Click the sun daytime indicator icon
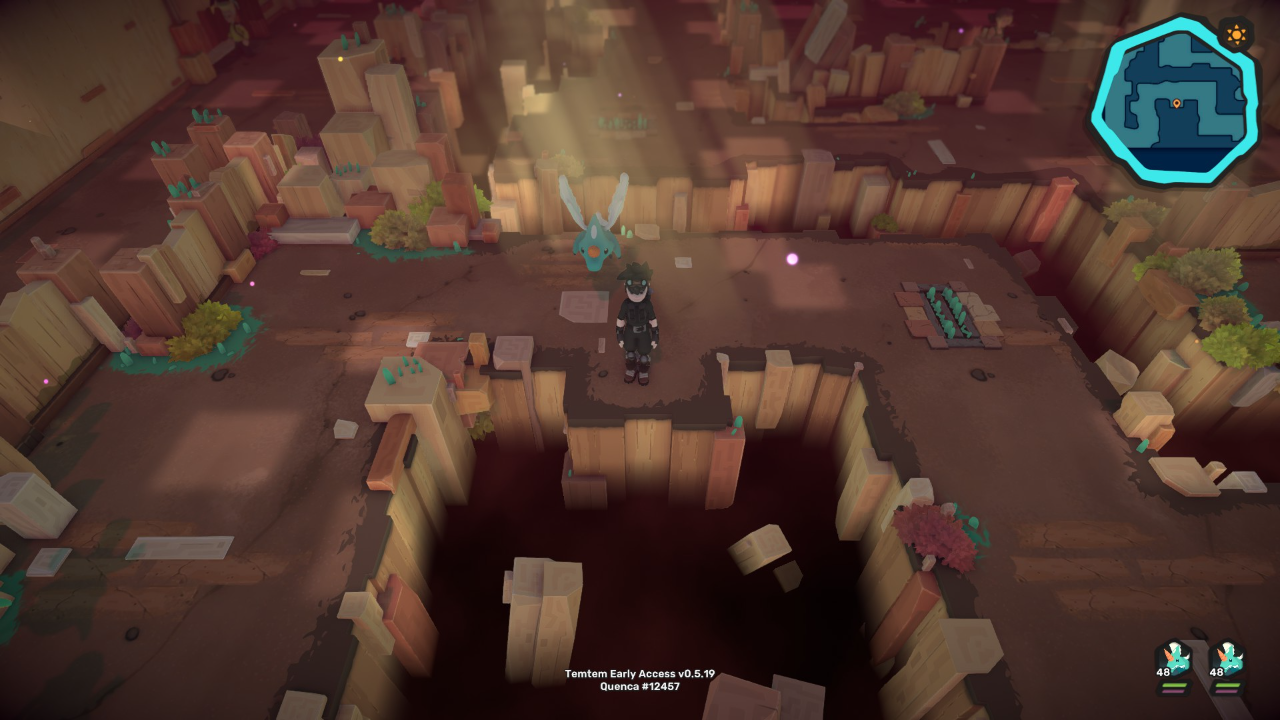The width and height of the screenshot is (1280, 720). 1237,36
